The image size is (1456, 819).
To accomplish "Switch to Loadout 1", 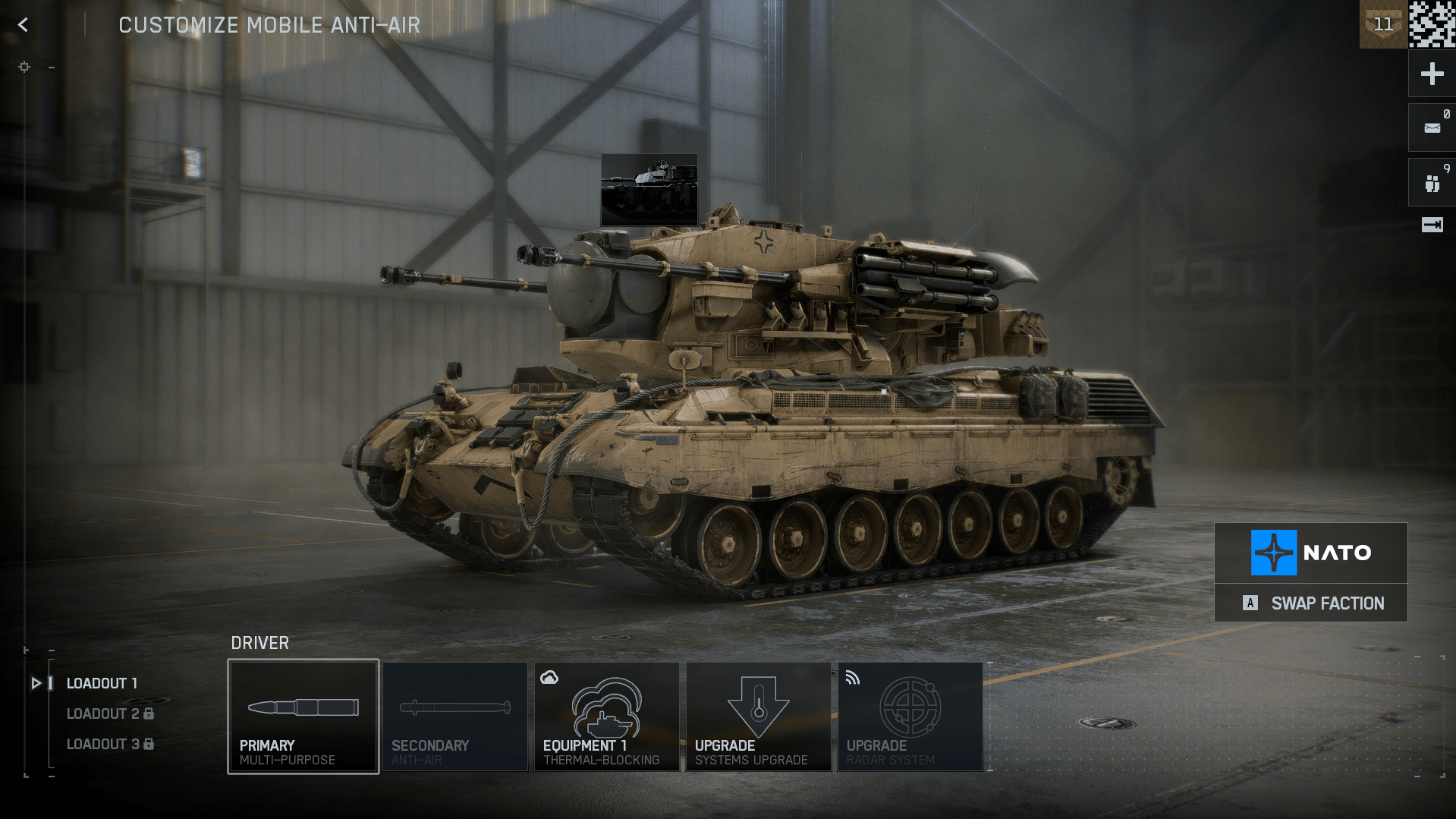I will point(102,683).
